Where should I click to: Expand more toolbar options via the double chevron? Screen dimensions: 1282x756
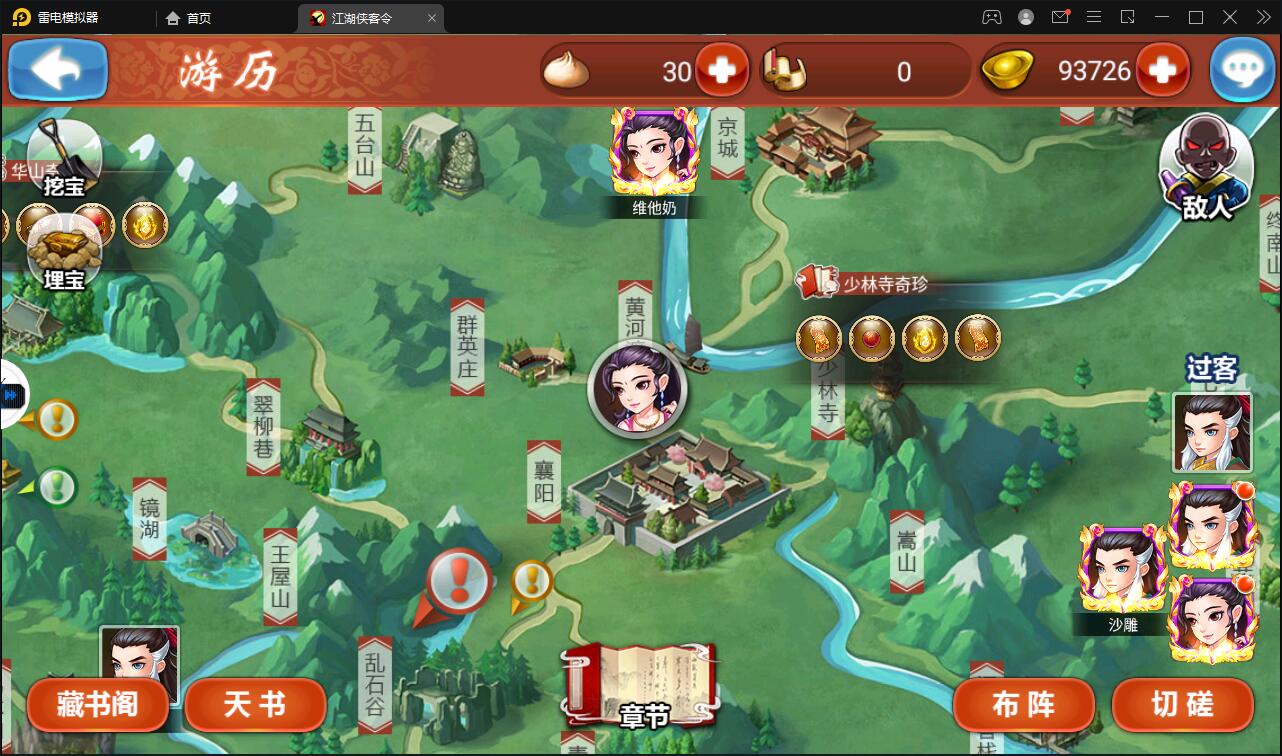[x=1264, y=17]
